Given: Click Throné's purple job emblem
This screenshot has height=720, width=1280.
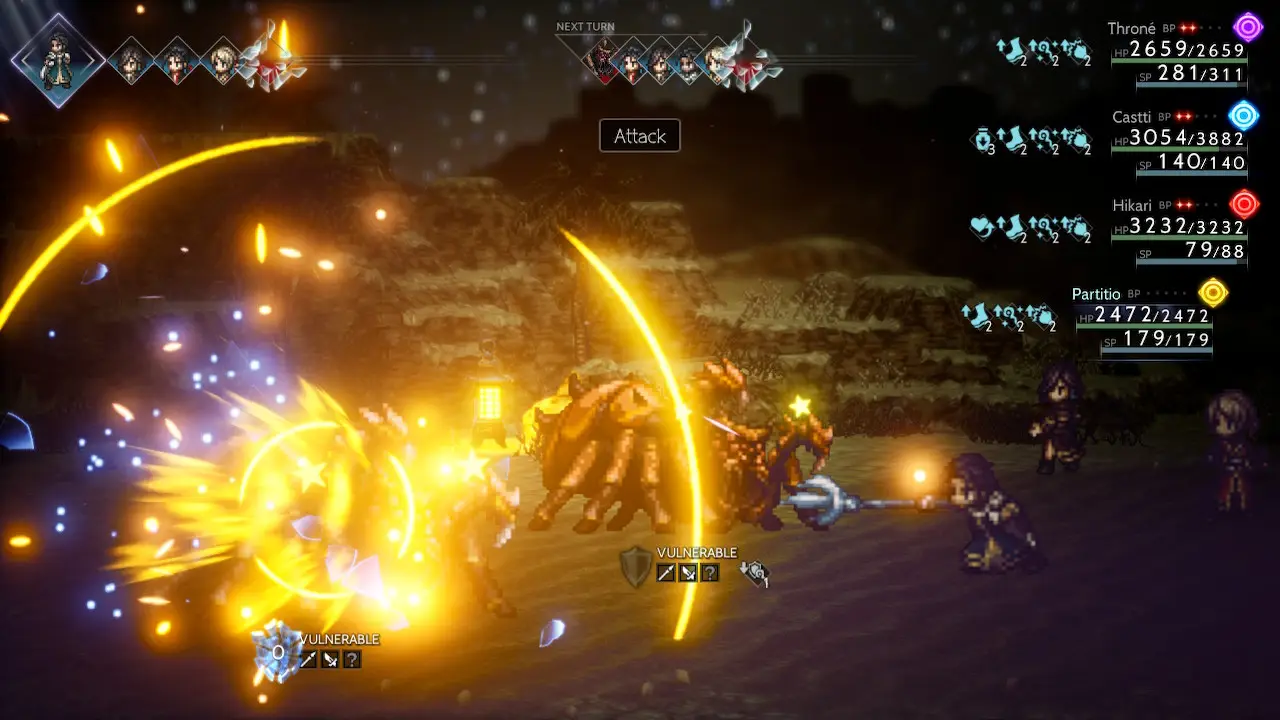Looking at the screenshot, I should tap(1247, 27).
